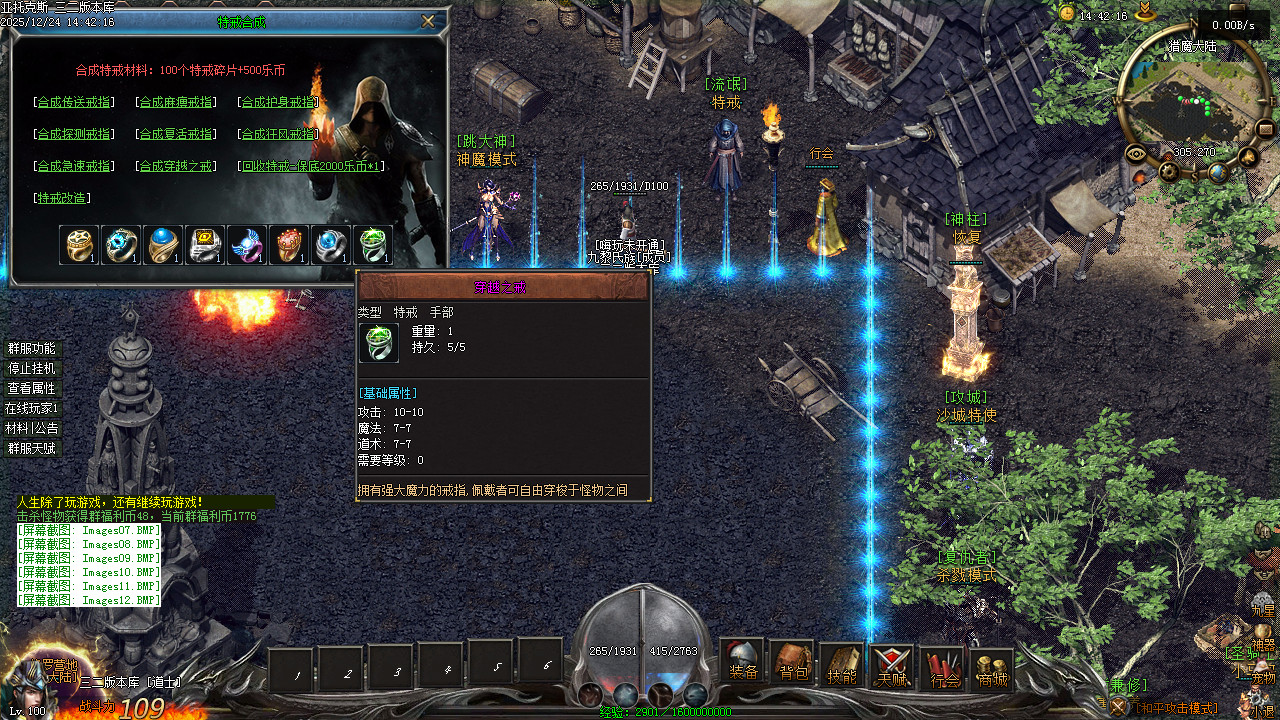Choose 合成探测戒指 synthesis option

click(74, 134)
